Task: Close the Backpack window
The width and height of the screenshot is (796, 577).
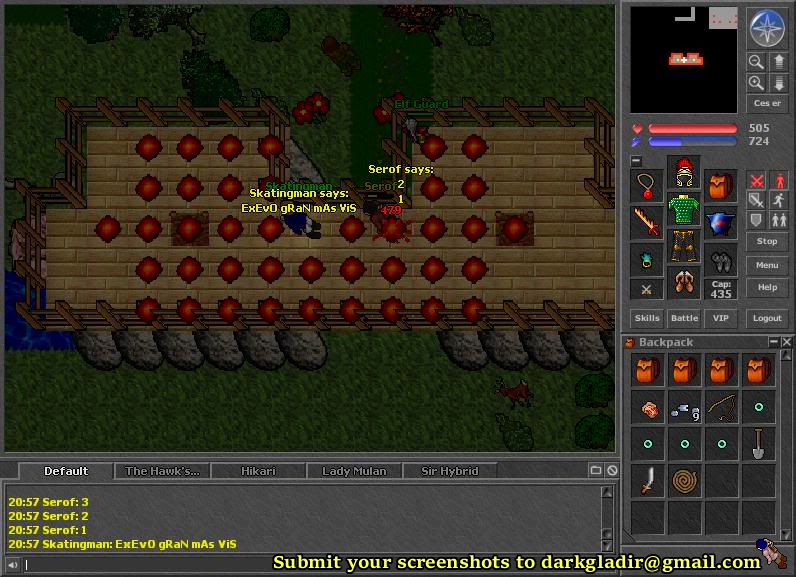Action: coord(787,342)
